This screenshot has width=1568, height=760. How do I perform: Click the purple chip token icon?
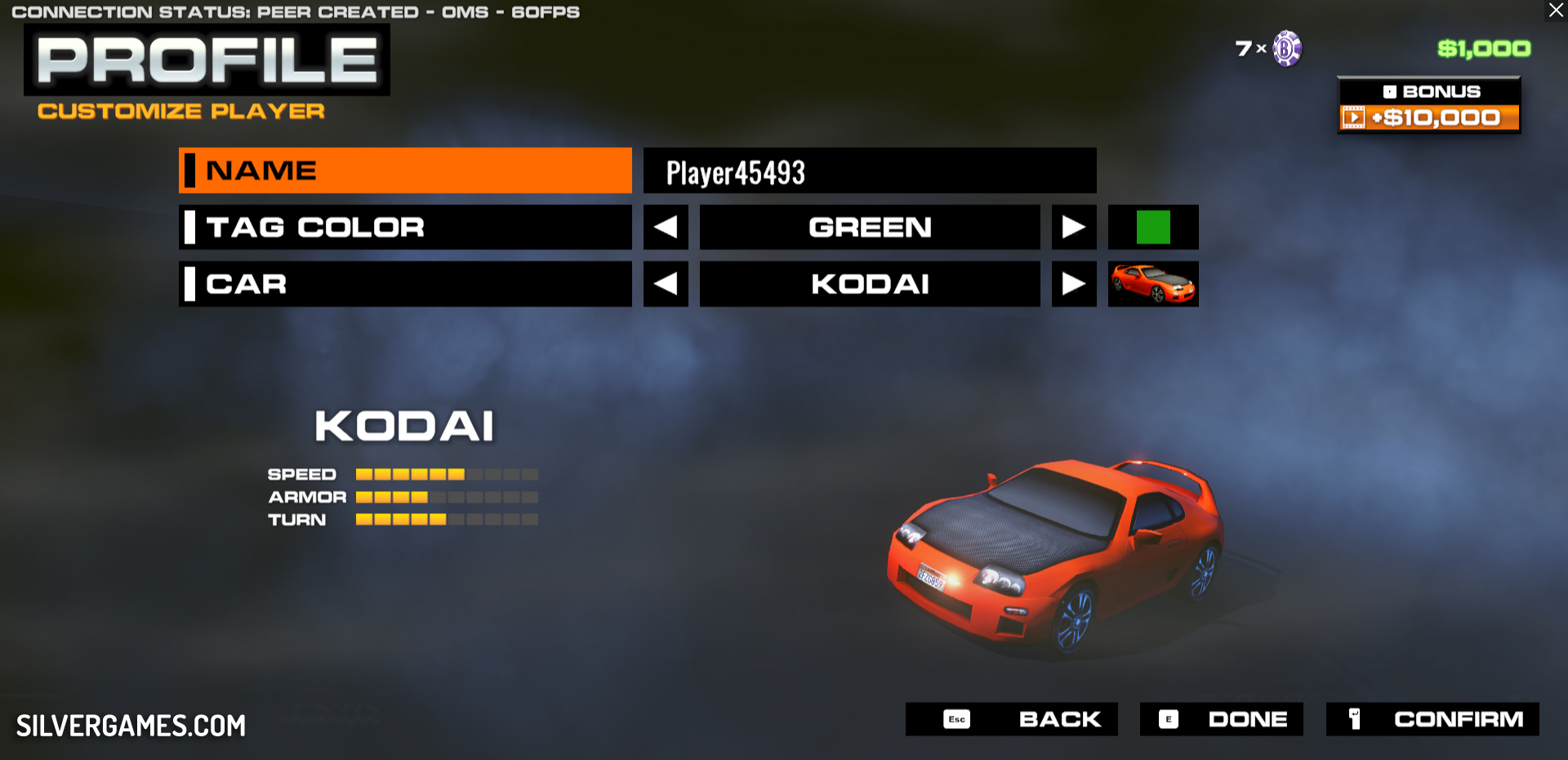point(1287,48)
